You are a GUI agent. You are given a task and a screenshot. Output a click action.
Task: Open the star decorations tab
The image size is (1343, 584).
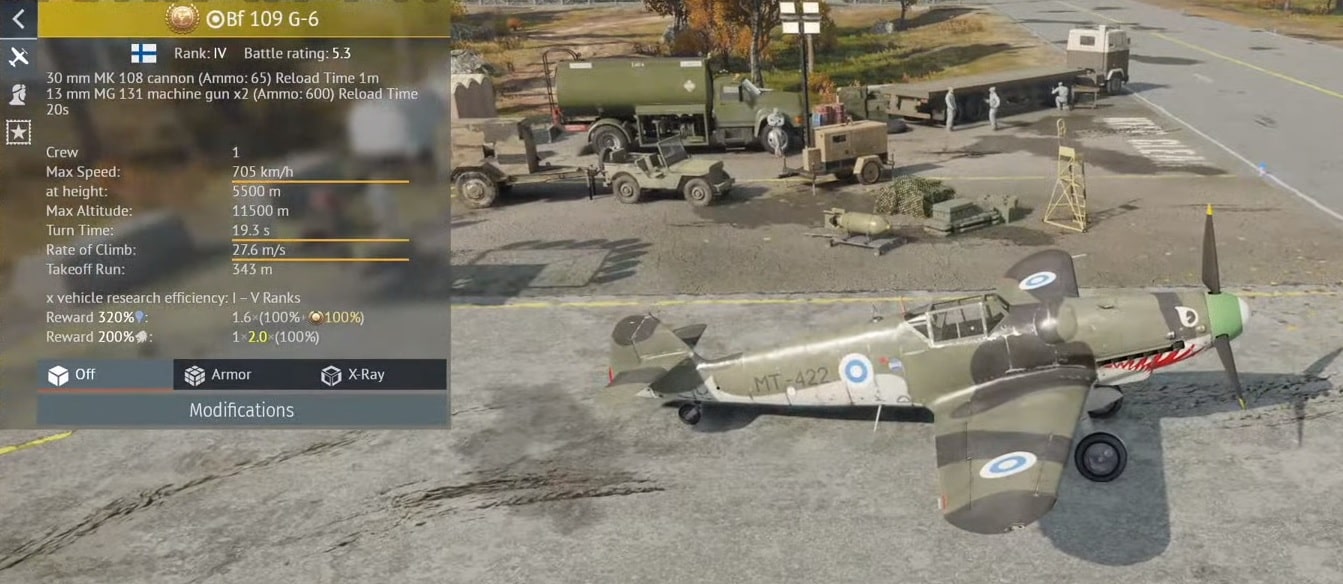(18, 131)
